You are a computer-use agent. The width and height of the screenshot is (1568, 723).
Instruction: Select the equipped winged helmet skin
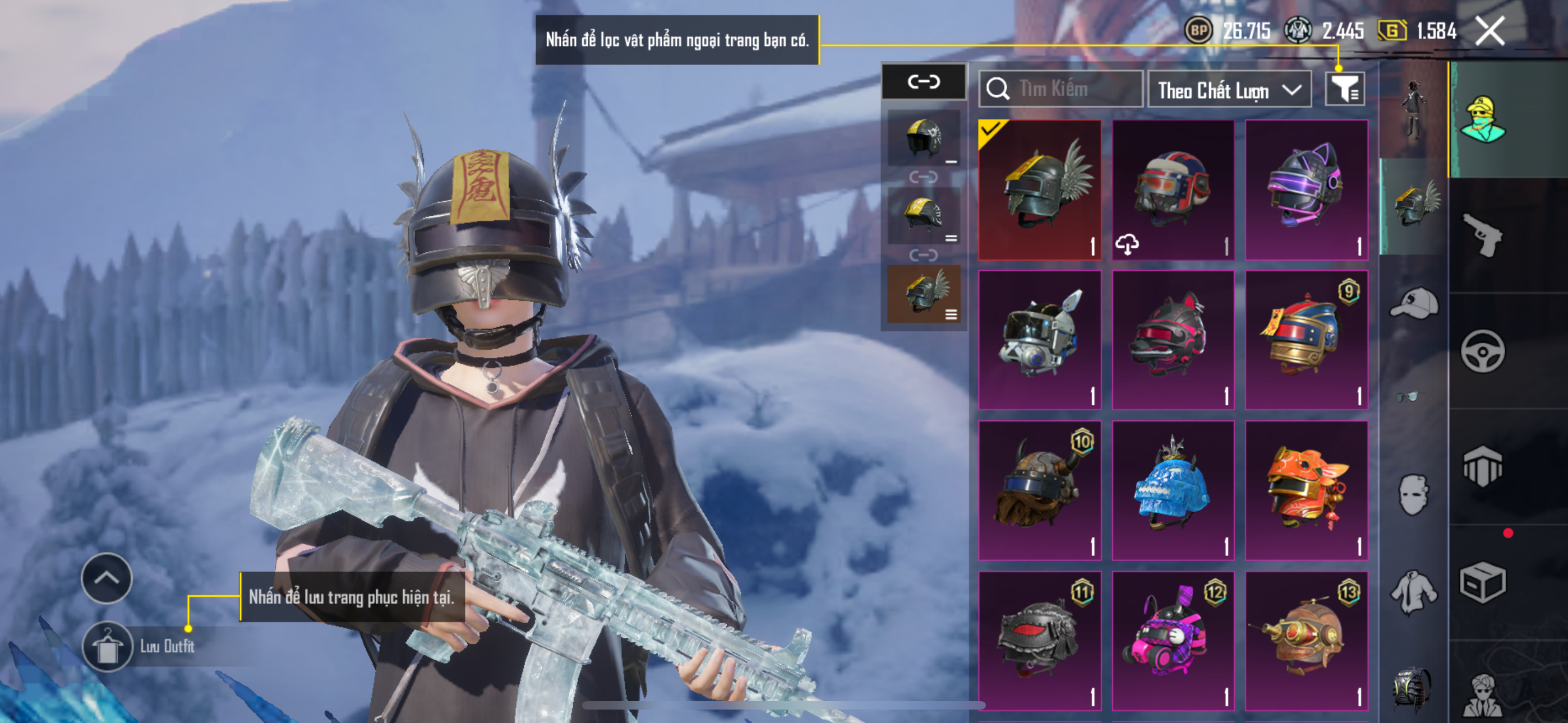[1040, 189]
